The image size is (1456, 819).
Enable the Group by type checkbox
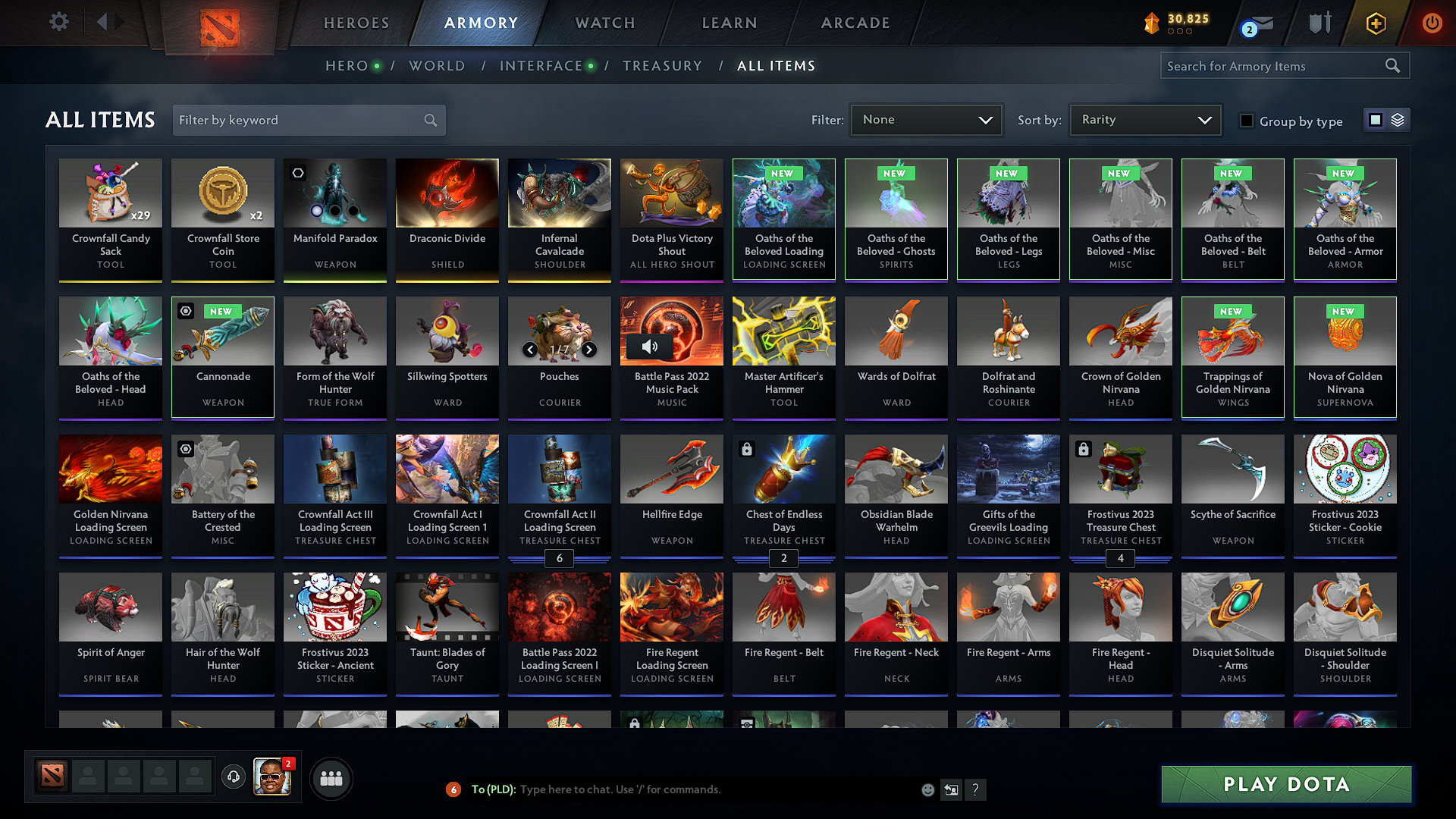(x=1246, y=120)
